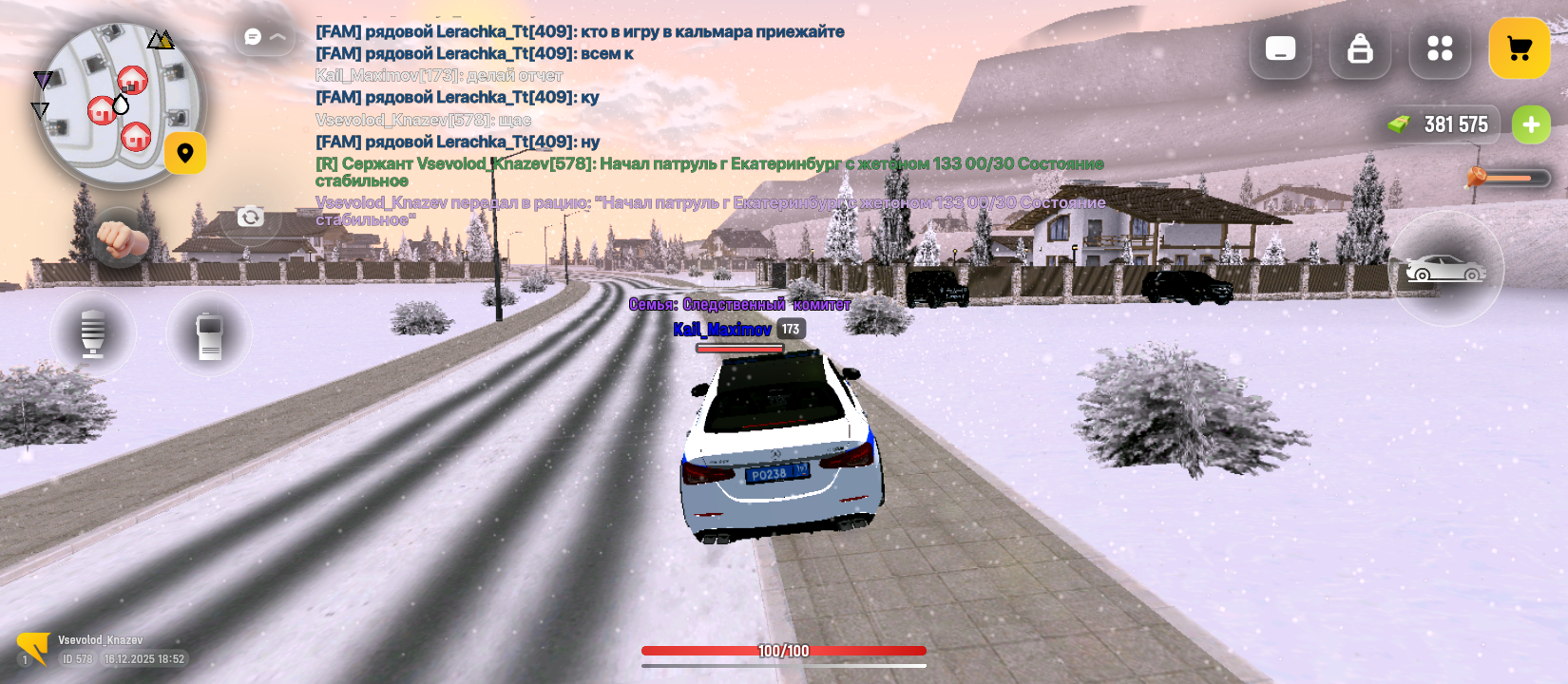Open the yellow shopping cart store
Viewport: 1568px width, 684px height.
(1518, 48)
